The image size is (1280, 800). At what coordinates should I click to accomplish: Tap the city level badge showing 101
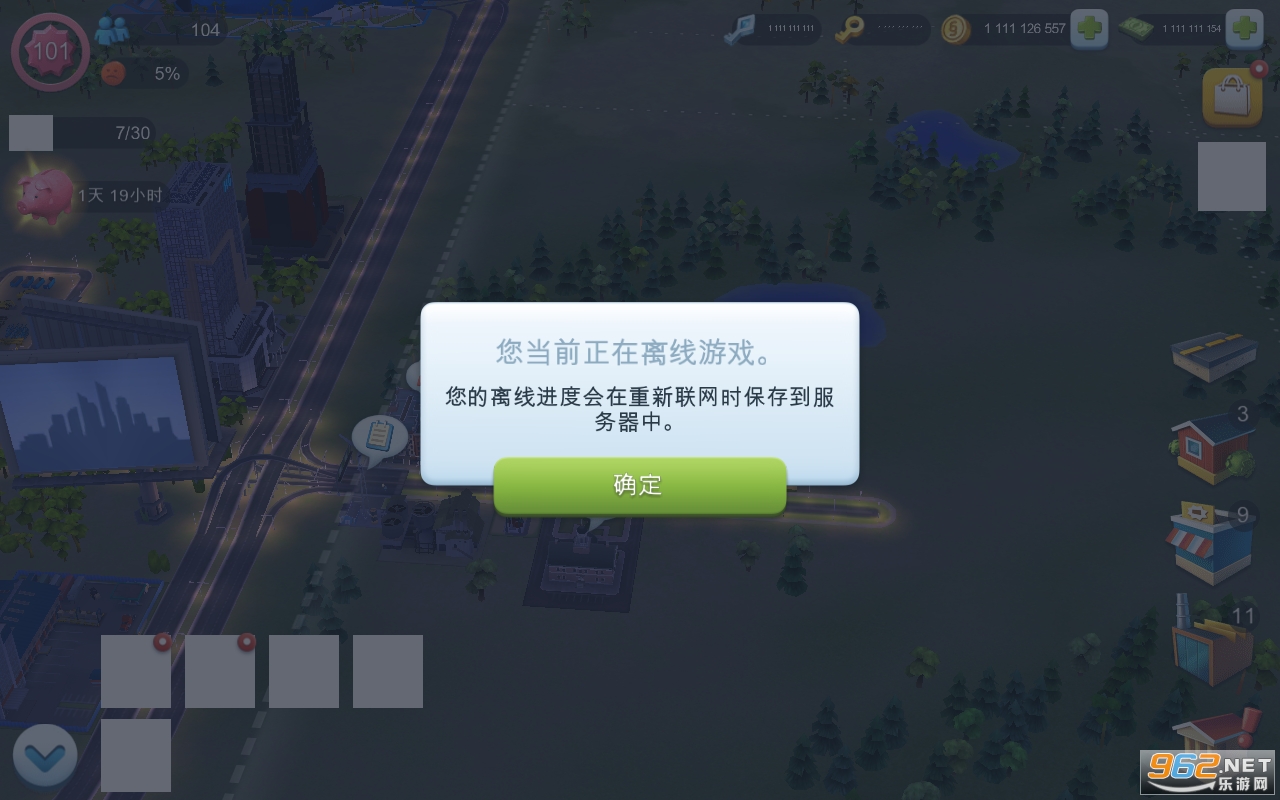tap(48, 52)
